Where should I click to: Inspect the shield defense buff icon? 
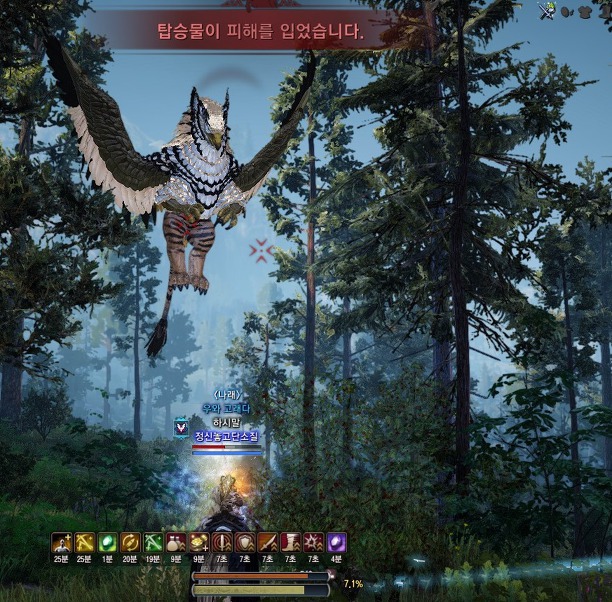(x=245, y=543)
